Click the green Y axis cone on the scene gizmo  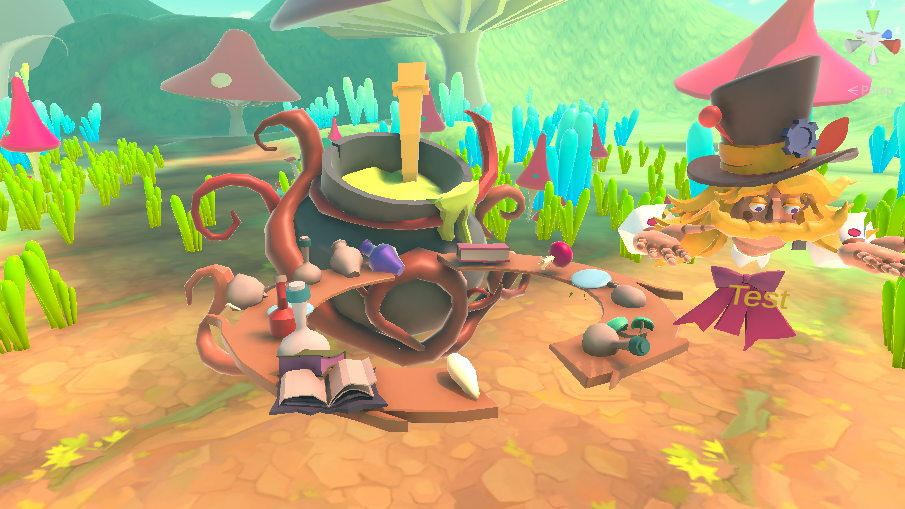(x=873, y=17)
